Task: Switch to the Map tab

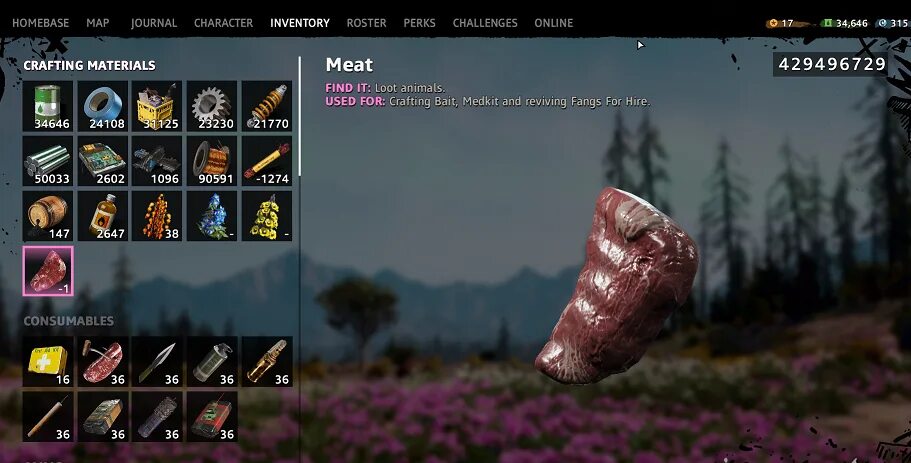Action: pos(98,23)
